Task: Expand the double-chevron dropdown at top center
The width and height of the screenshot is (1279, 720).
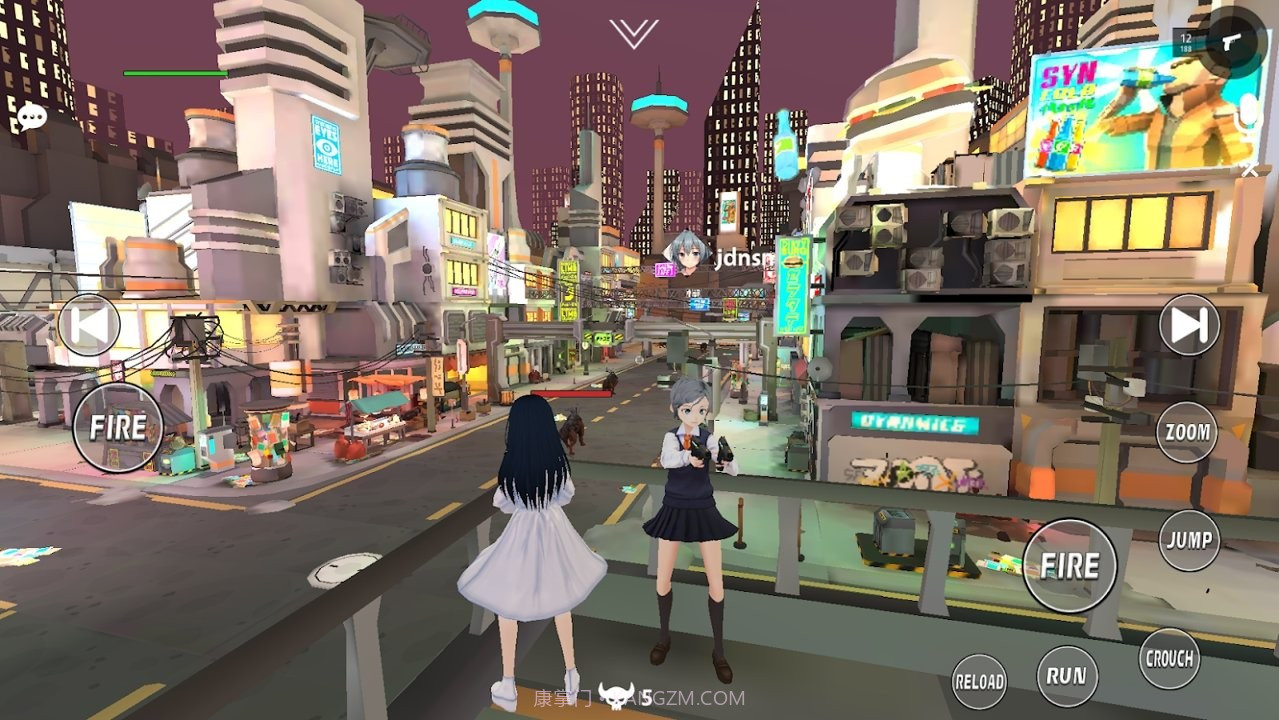Action: [633, 34]
